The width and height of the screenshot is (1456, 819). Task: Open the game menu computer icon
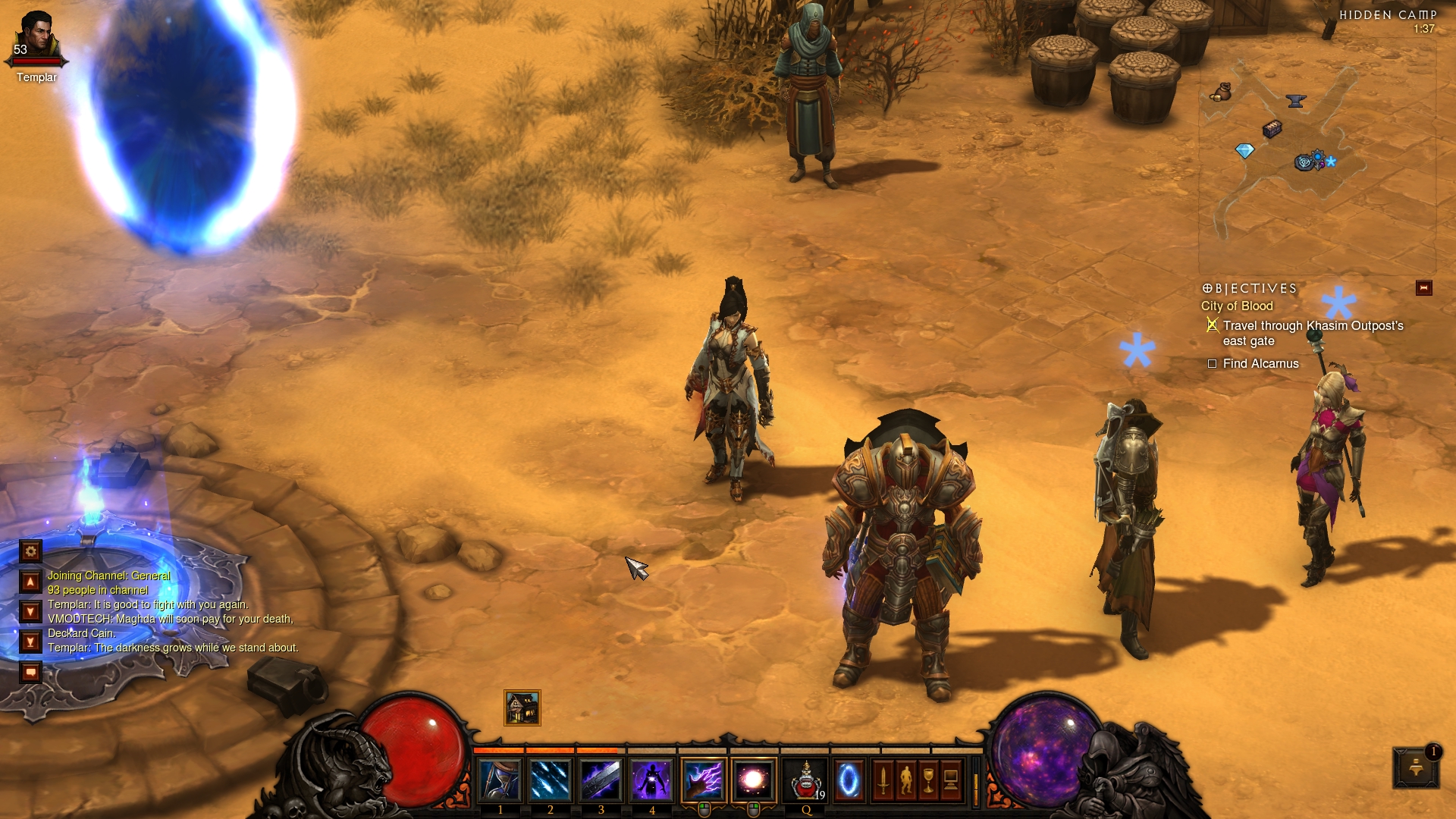pos(951,780)
